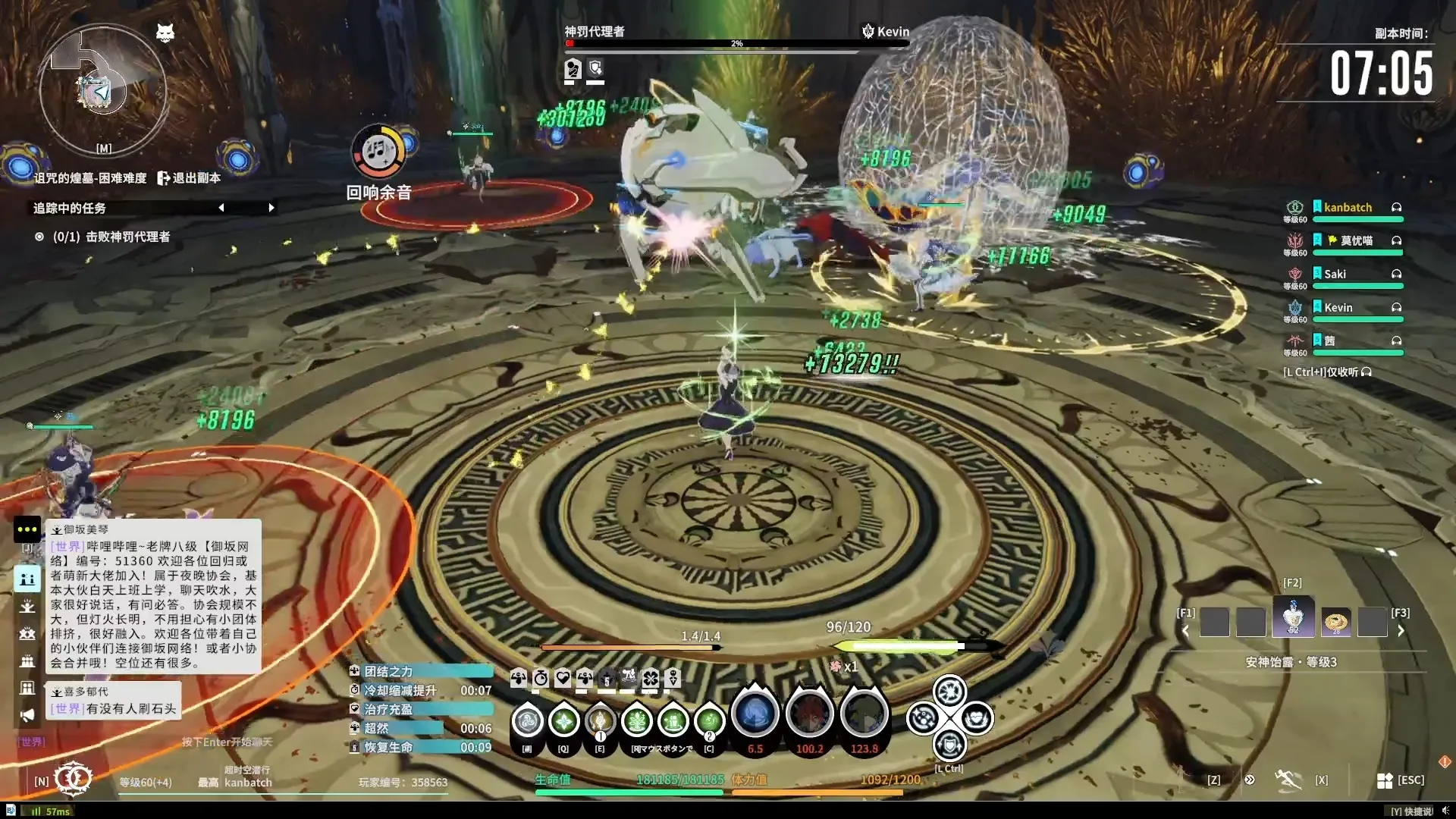
Task: Activate the red-haired character skill on cooldown
Action: (x=809, y=714)
